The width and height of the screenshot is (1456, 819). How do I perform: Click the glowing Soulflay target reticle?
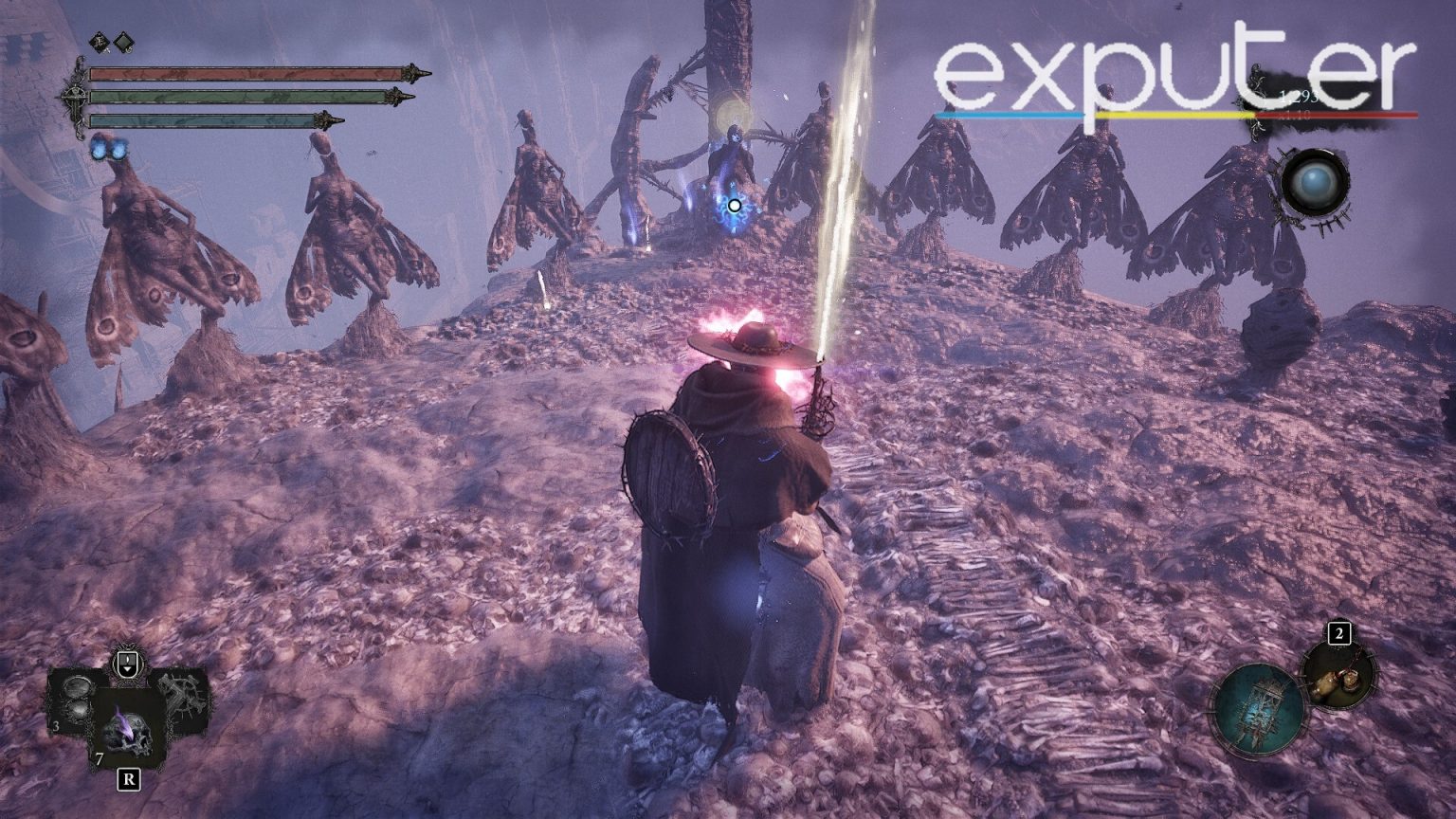[734, 206]
